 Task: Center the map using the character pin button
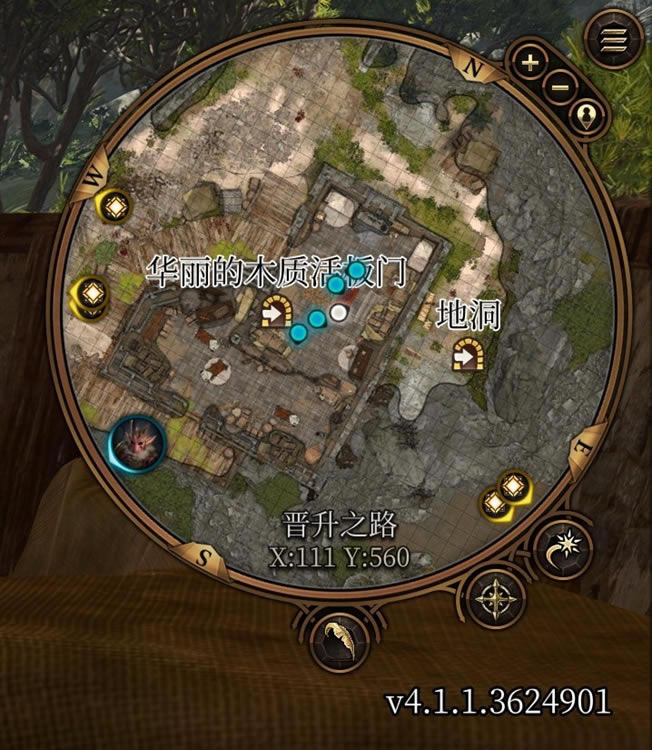point(588,116)
